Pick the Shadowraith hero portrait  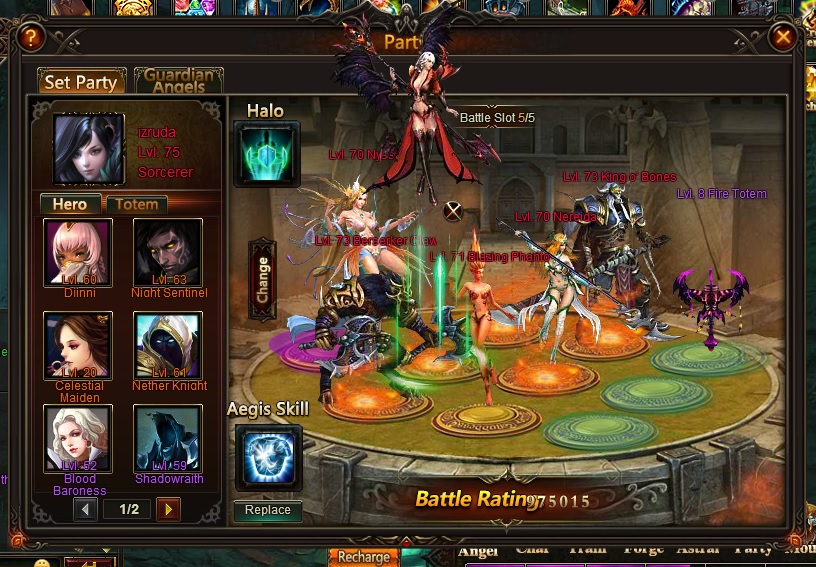tap(168, 438)
